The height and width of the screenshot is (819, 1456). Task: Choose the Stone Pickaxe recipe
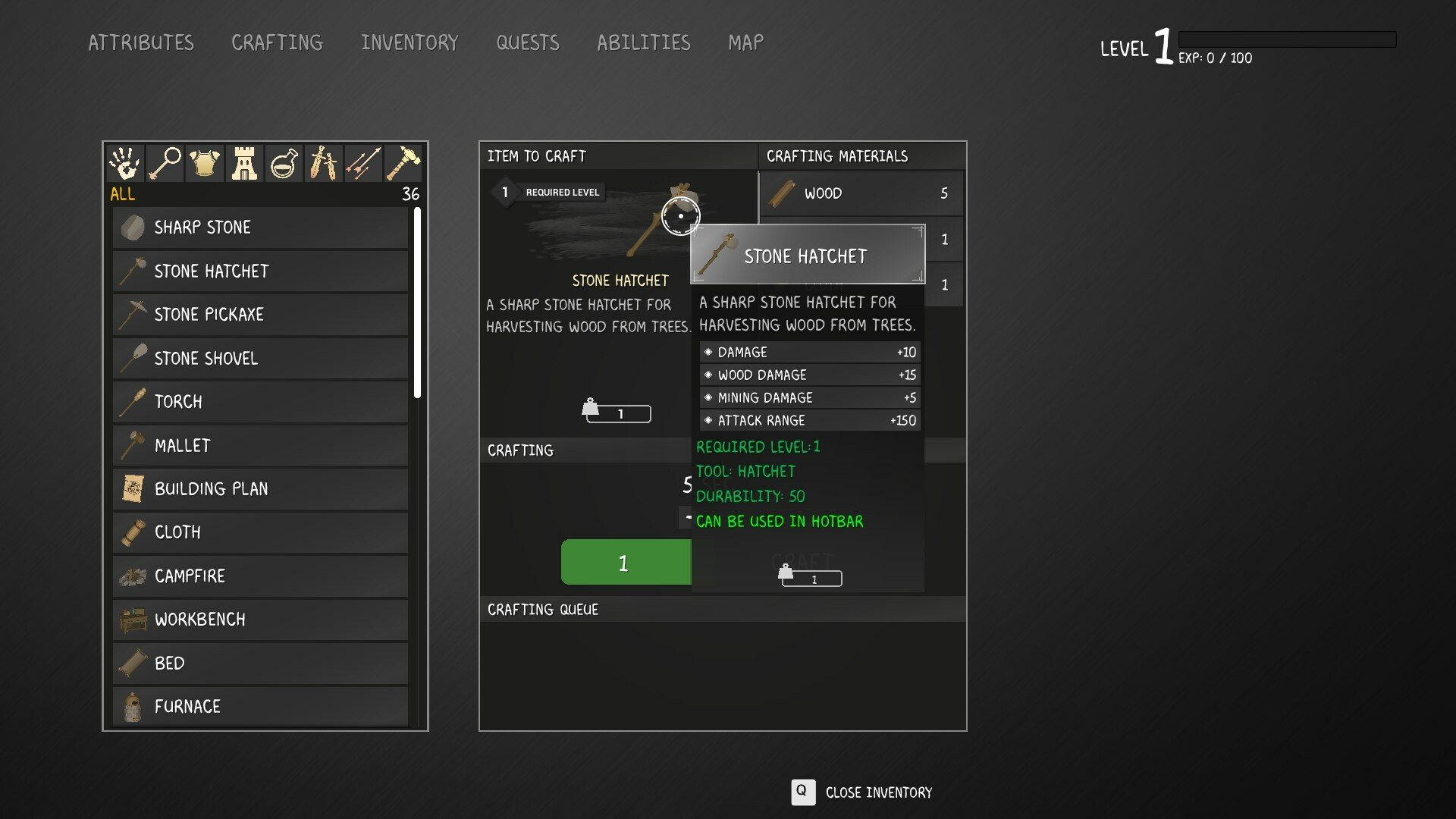260,315
